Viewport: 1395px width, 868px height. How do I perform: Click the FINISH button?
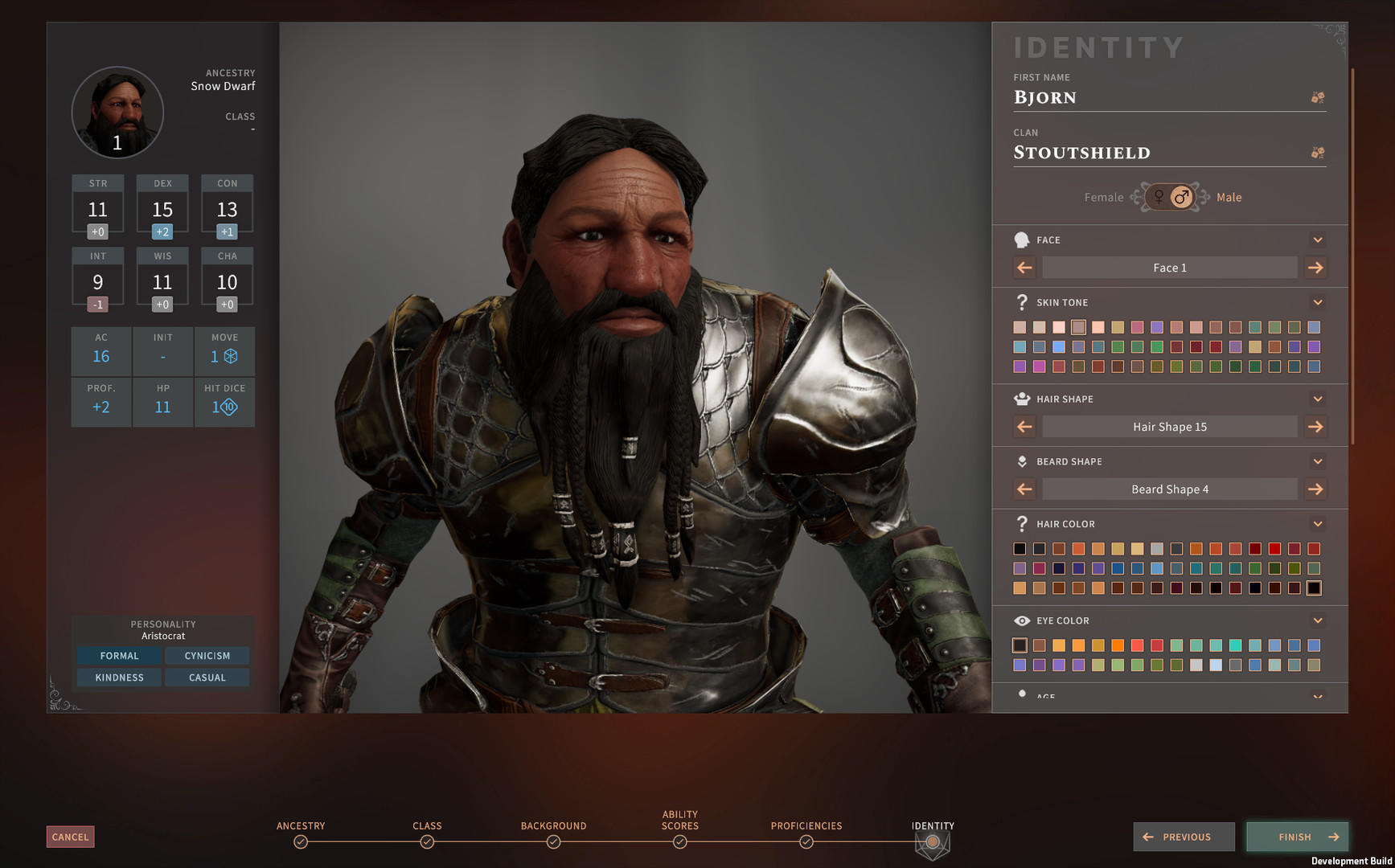pyautogui.click(x=1296, y=837)
